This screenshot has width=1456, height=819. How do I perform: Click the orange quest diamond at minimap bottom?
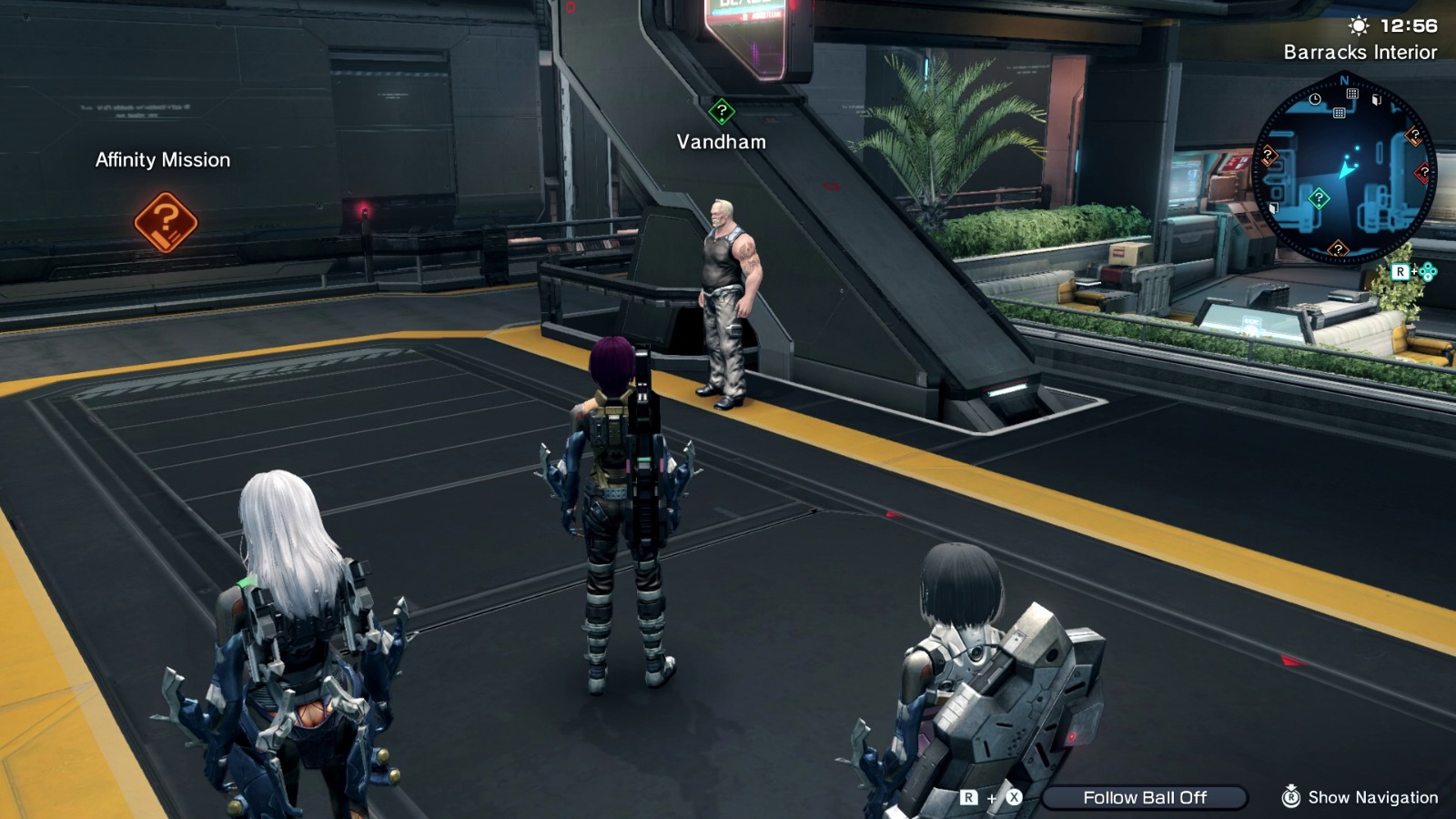[1337, 248]
